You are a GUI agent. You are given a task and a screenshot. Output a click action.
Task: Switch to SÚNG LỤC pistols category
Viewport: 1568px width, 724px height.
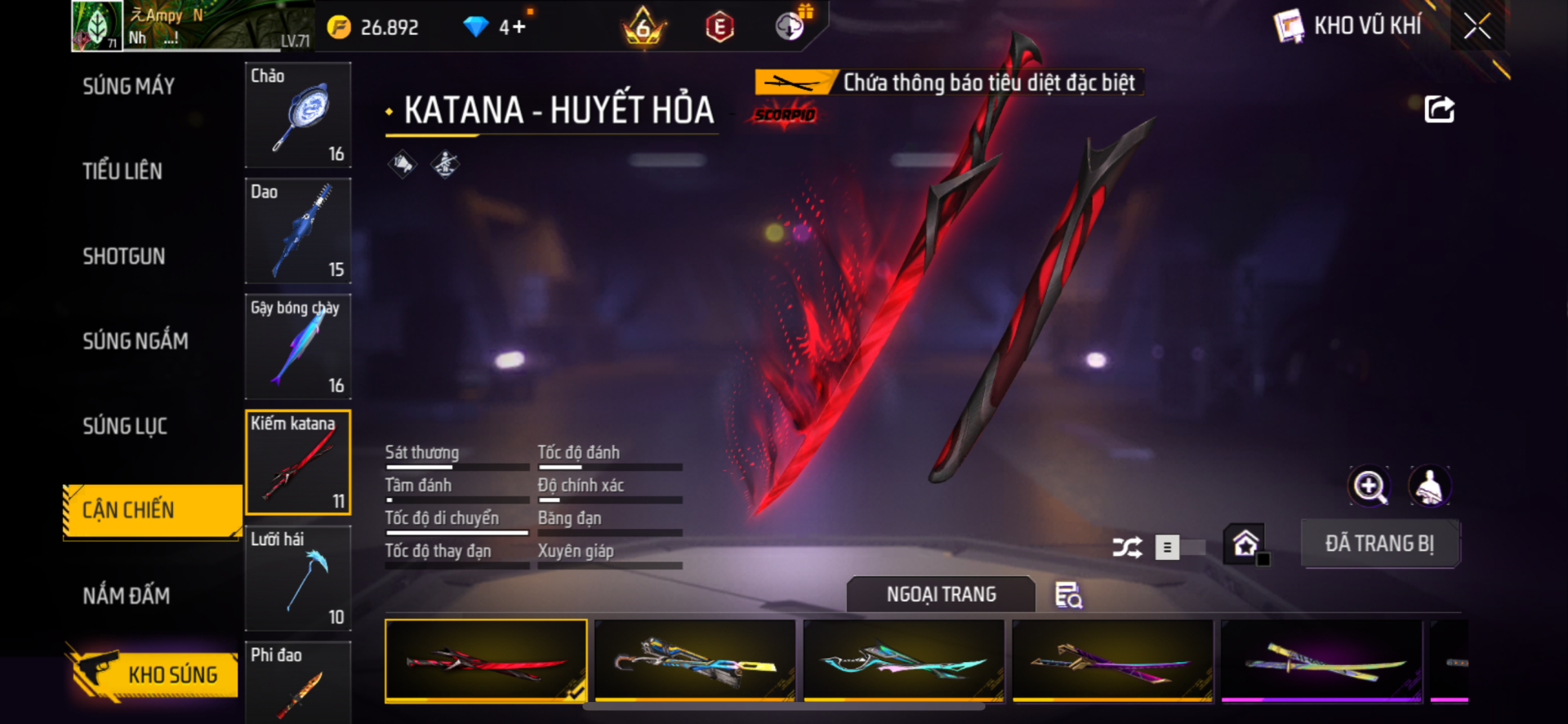click(x=125, y=426)
